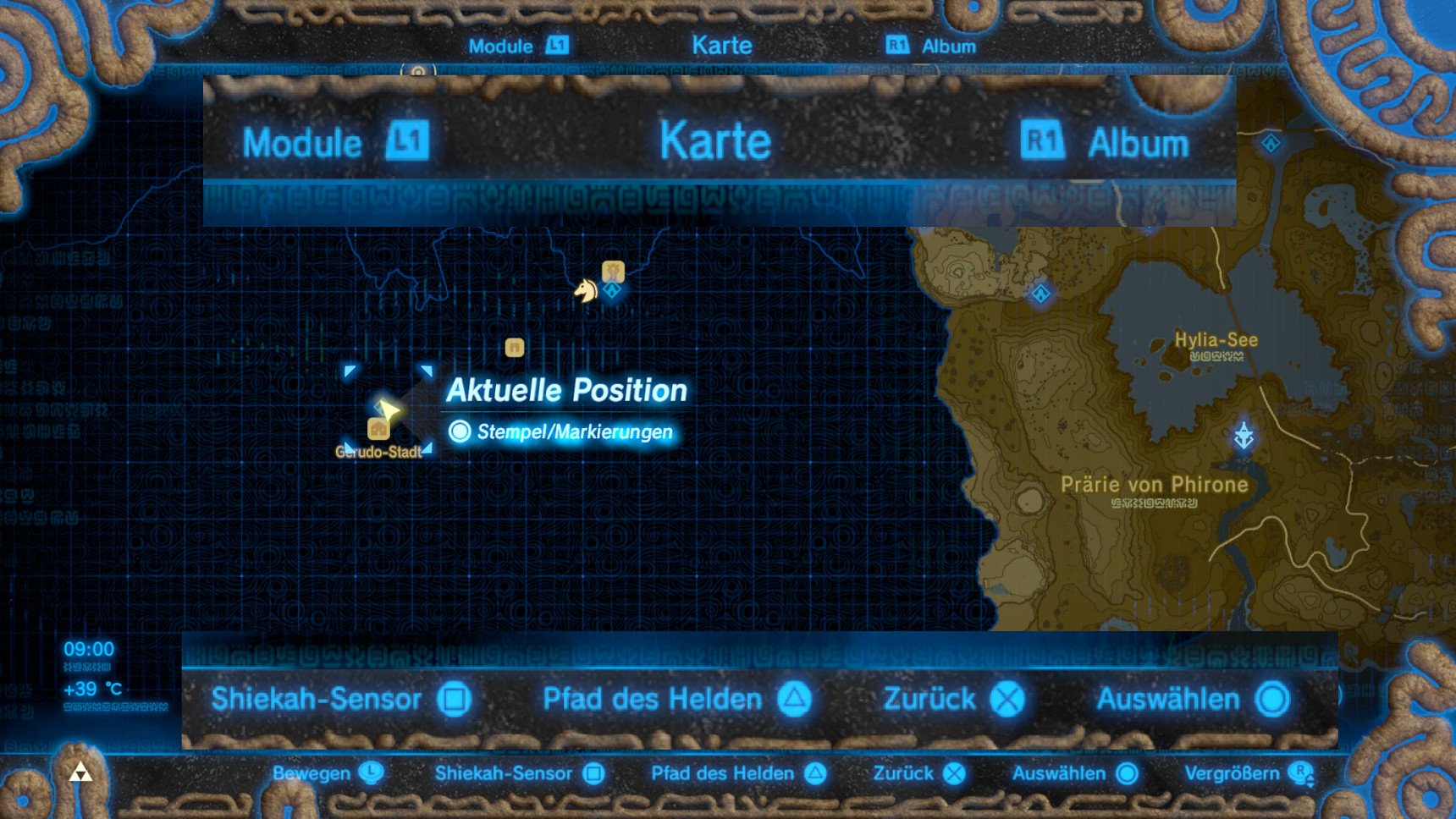Select the Gerudo-Stadt village icon
This screenshot has height=819, width=1456.
coord(379,430)
